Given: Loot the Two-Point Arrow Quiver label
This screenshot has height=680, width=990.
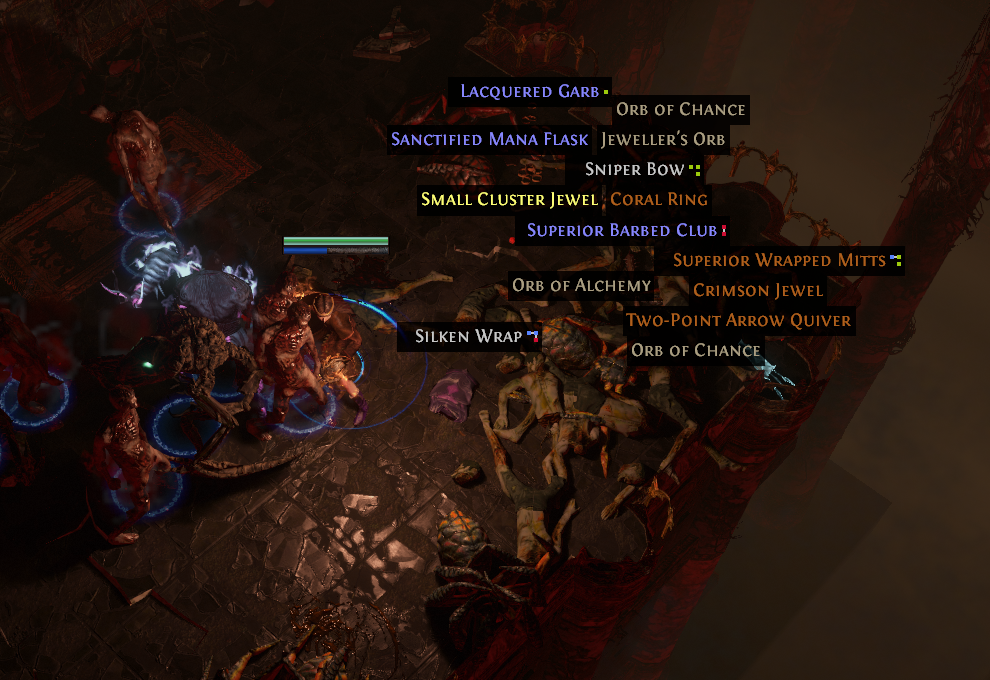Looking at the screenshot, I should (x=738, y=321).
